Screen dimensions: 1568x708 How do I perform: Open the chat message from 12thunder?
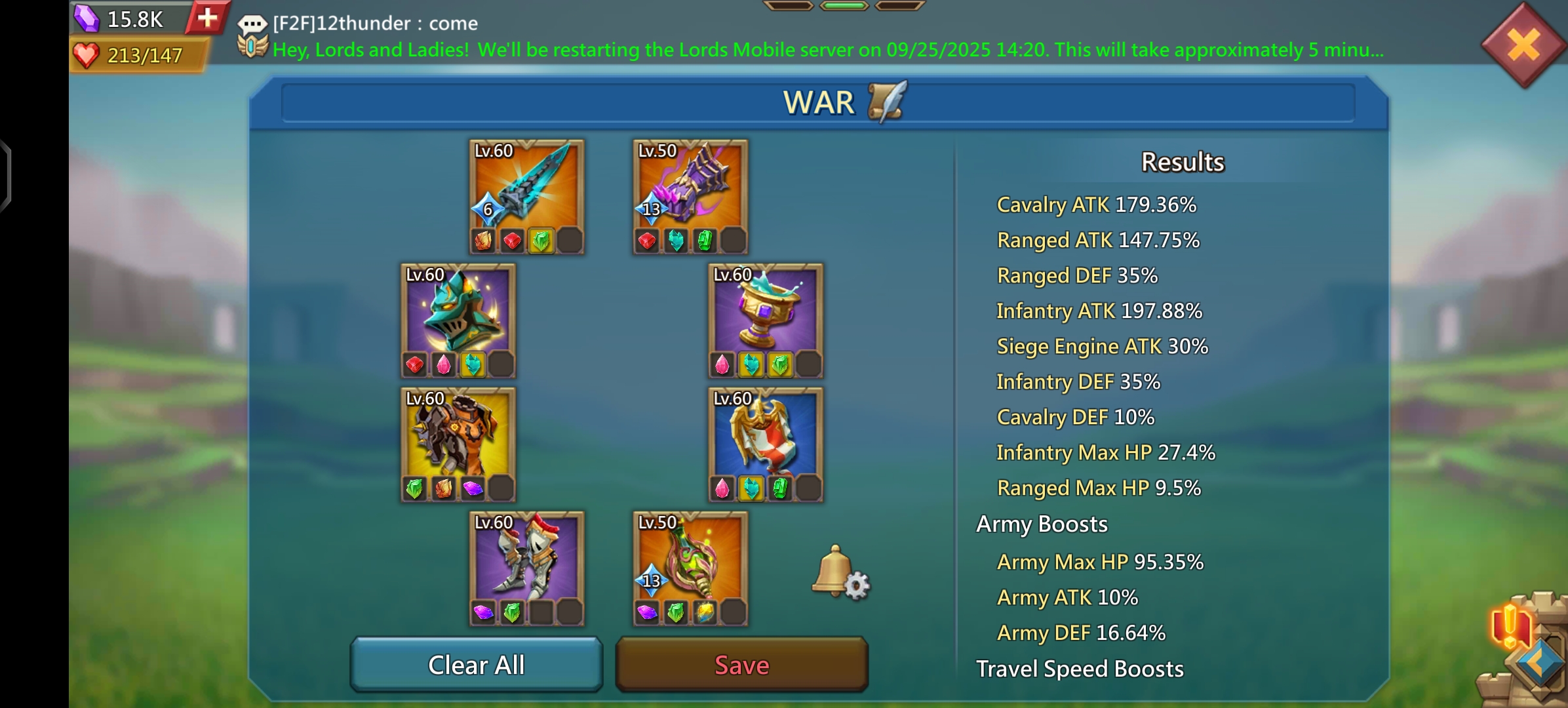(375, 24)
